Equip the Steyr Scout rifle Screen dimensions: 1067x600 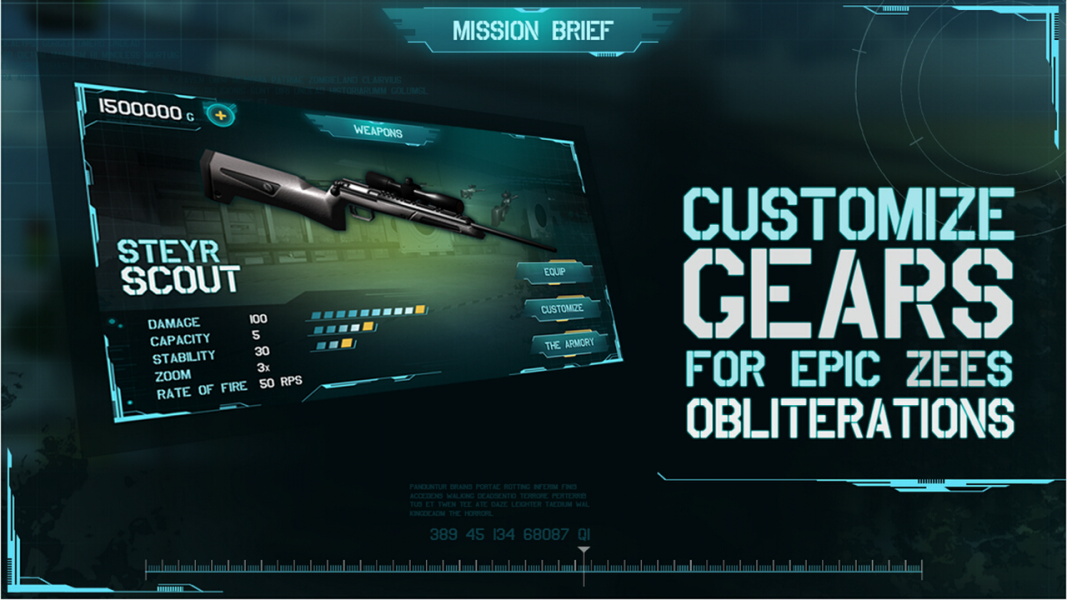click(x=555, y=272)
